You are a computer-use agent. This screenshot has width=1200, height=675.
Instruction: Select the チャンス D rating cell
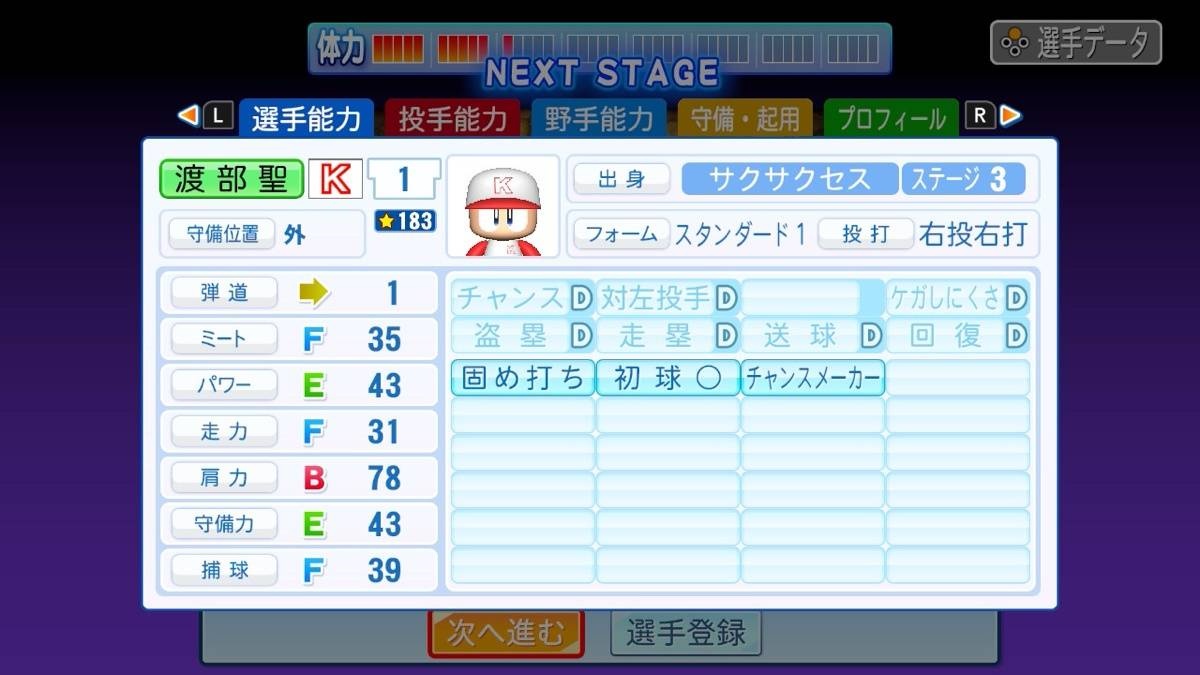coord(522,298)
